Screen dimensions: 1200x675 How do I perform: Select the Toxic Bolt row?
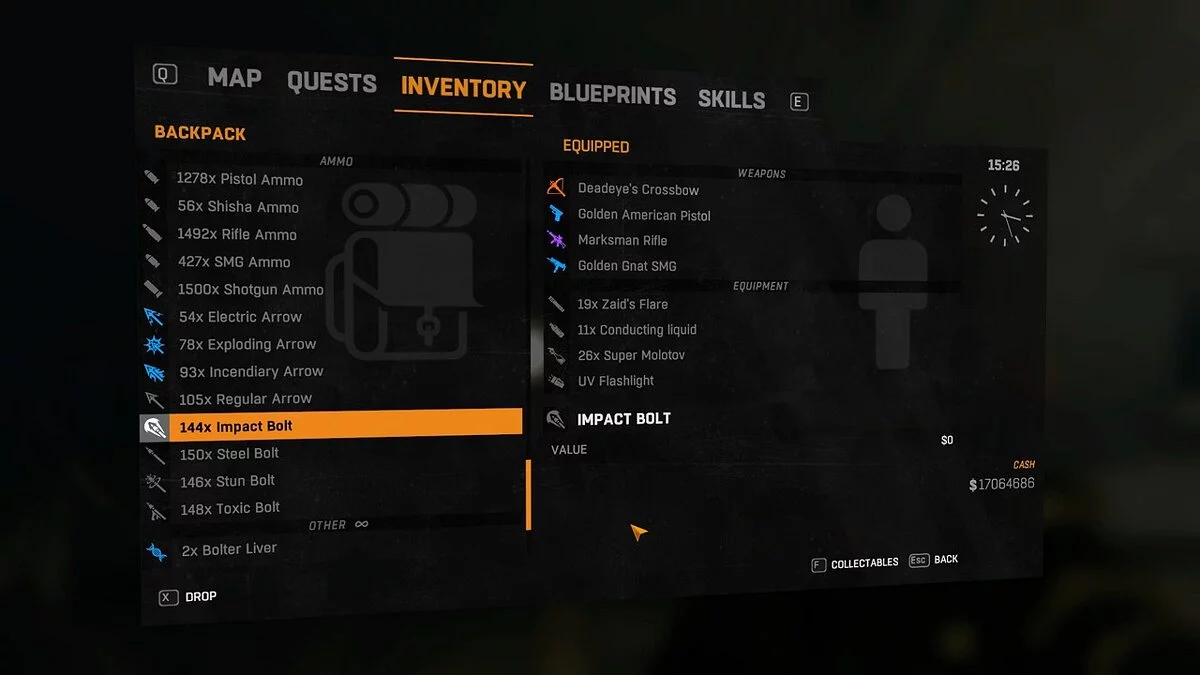coord(230,508)
